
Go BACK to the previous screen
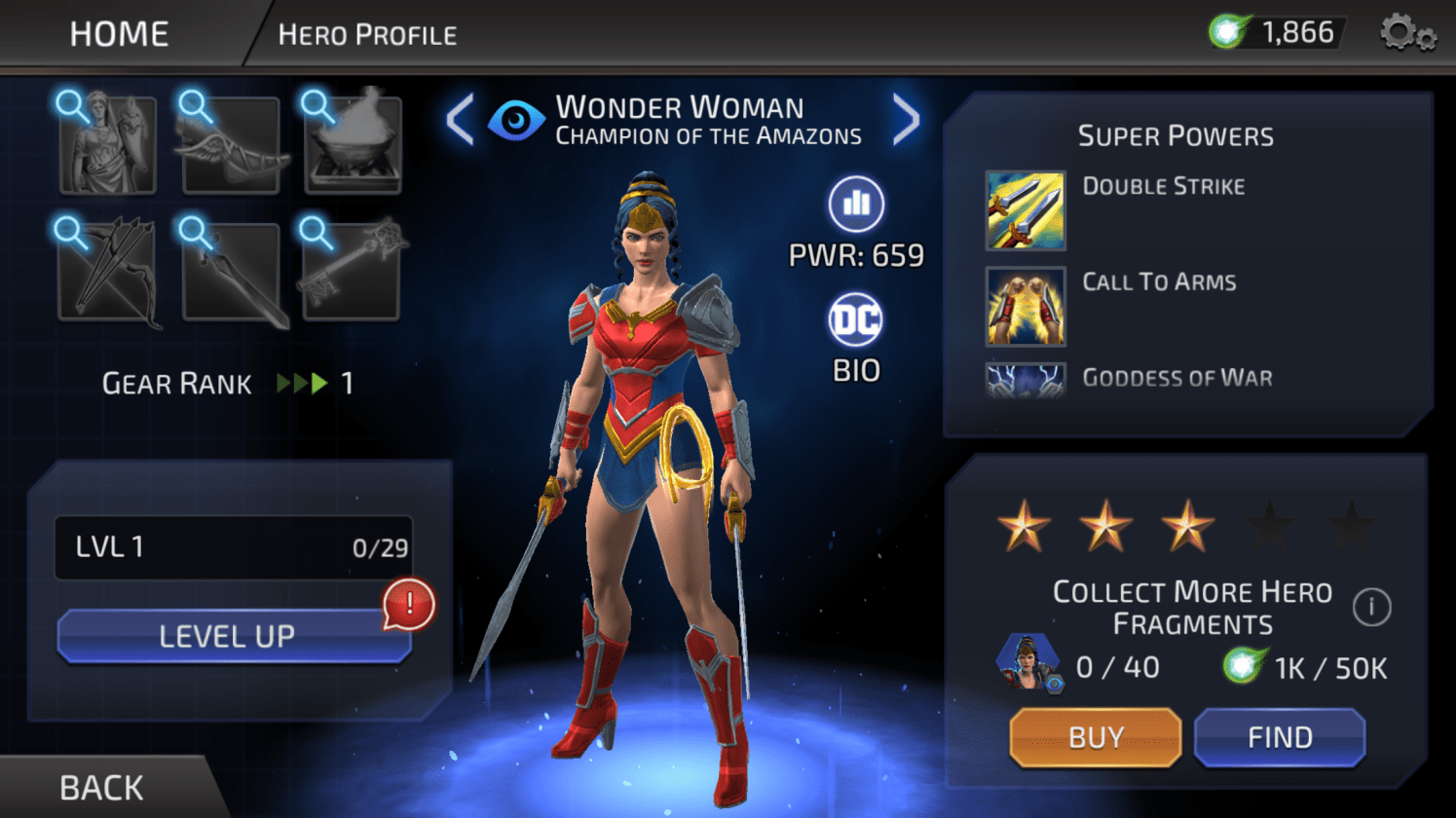pyautogui.click(x=101, y=787)
